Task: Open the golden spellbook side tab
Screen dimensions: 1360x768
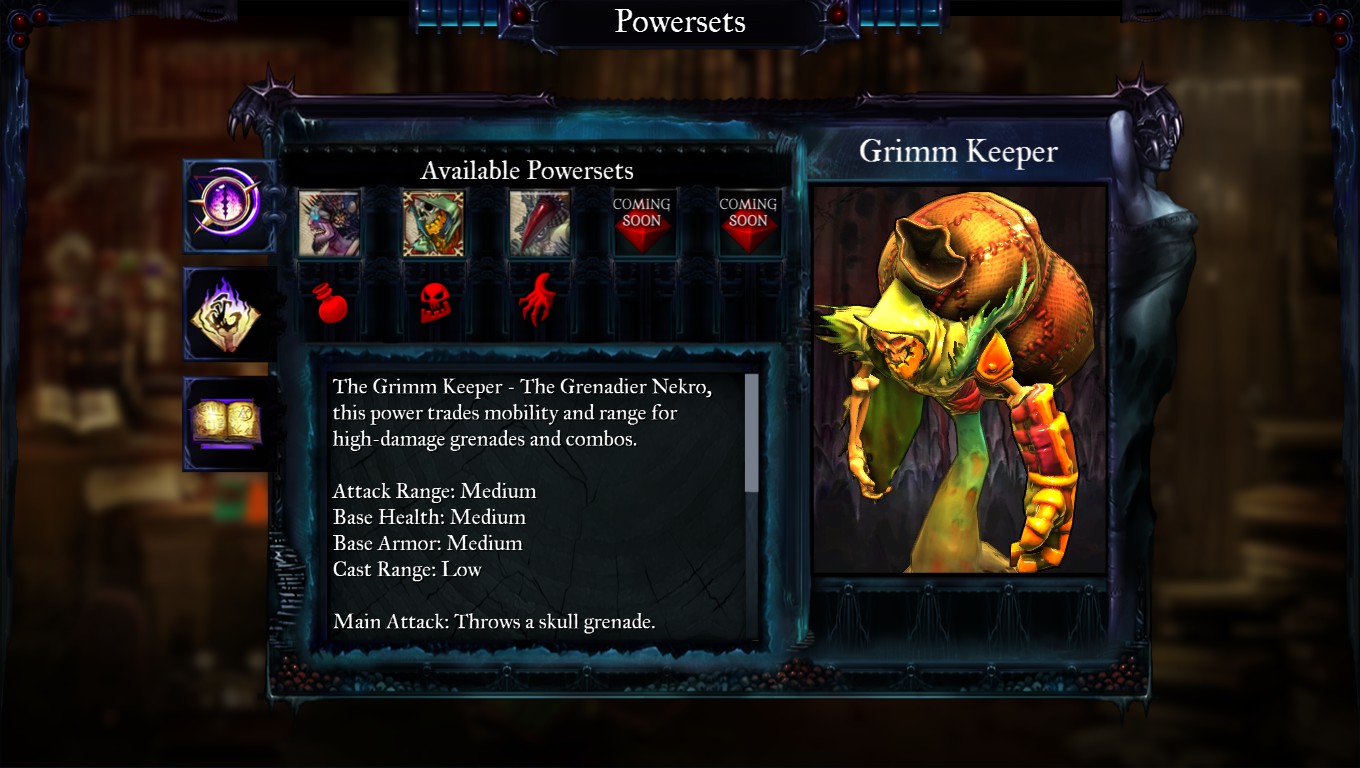Action: pyautogui.click(x=228, y=423)
